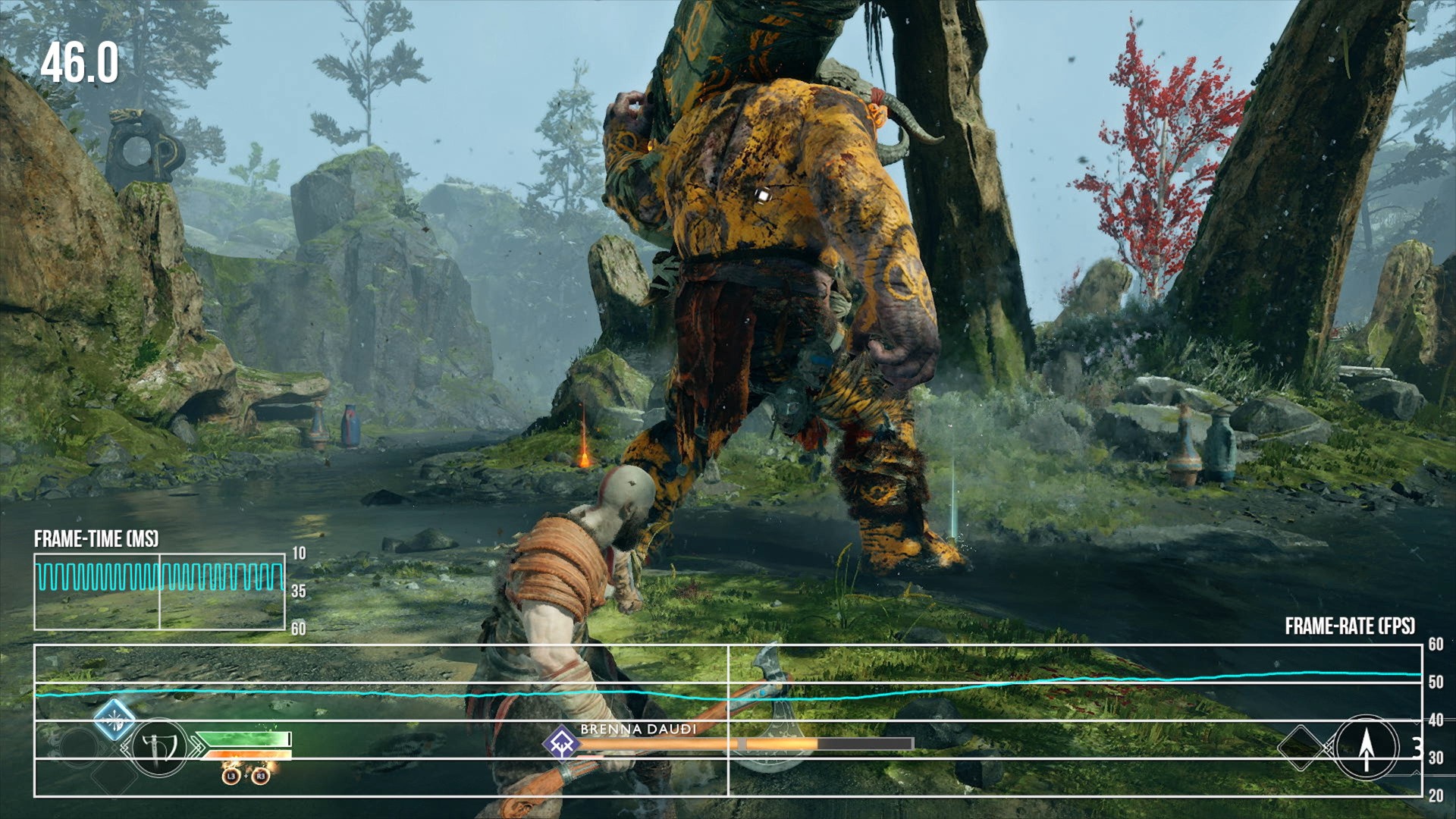Click the Frame-Time graph overlay

point(159,591)
